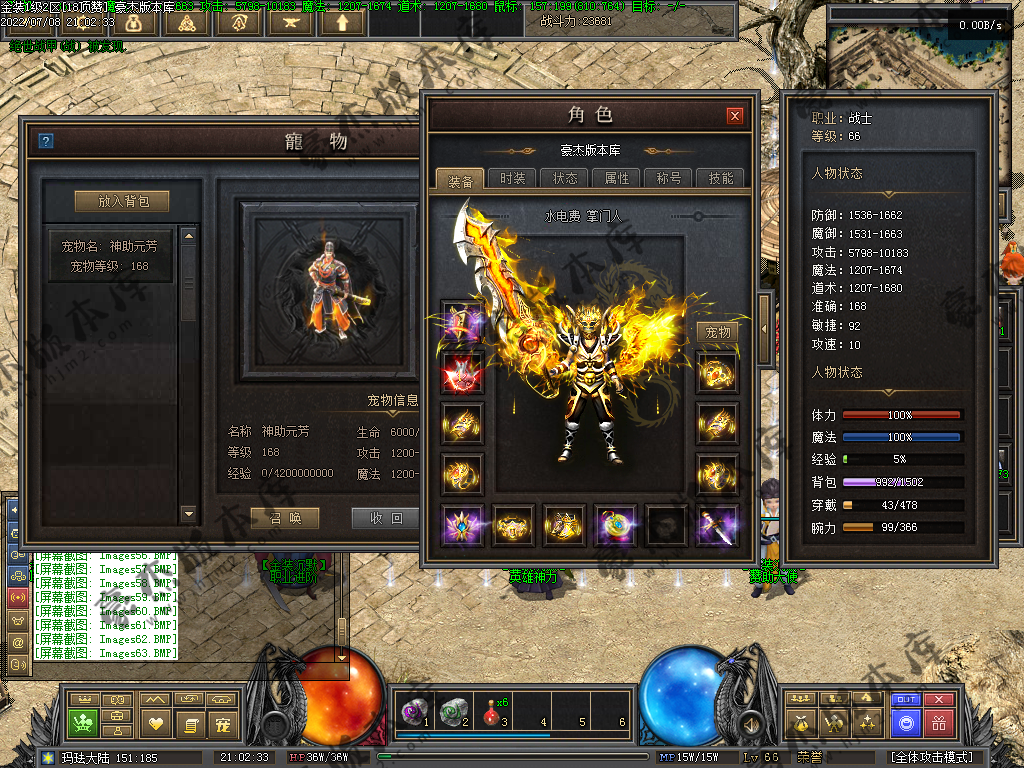Use the red potion in hotbar slot 3
This screenshot has height=768, width=1024.
click(490, 710)
